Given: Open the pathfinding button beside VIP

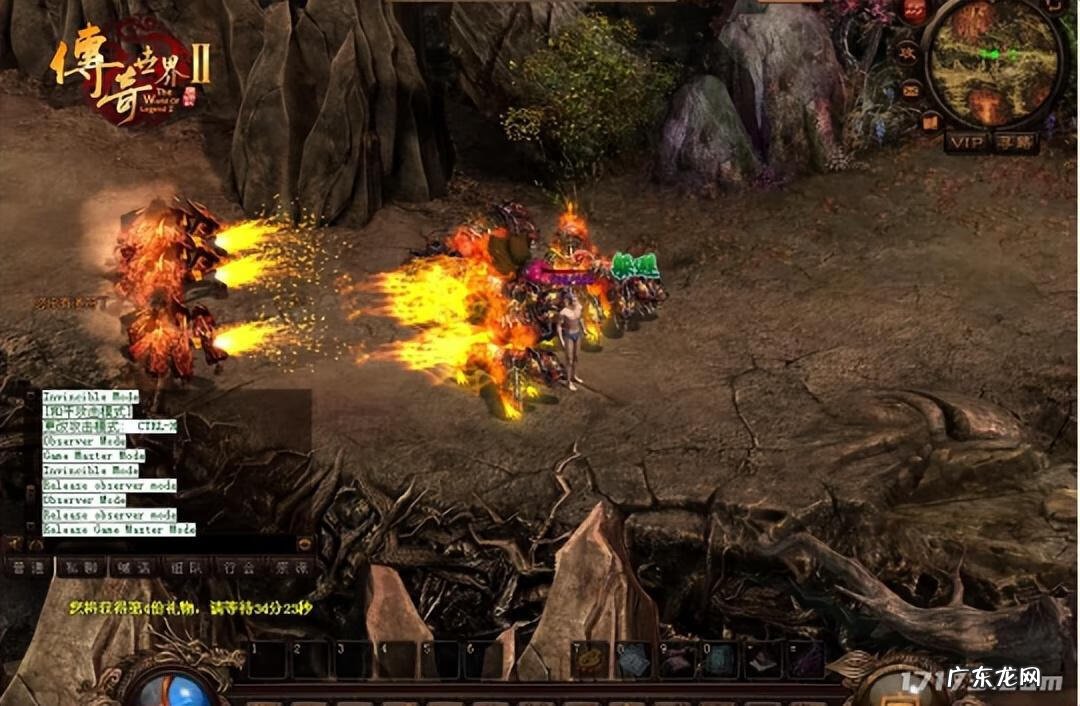Looking at the screenshot, I should (1016, 142).
